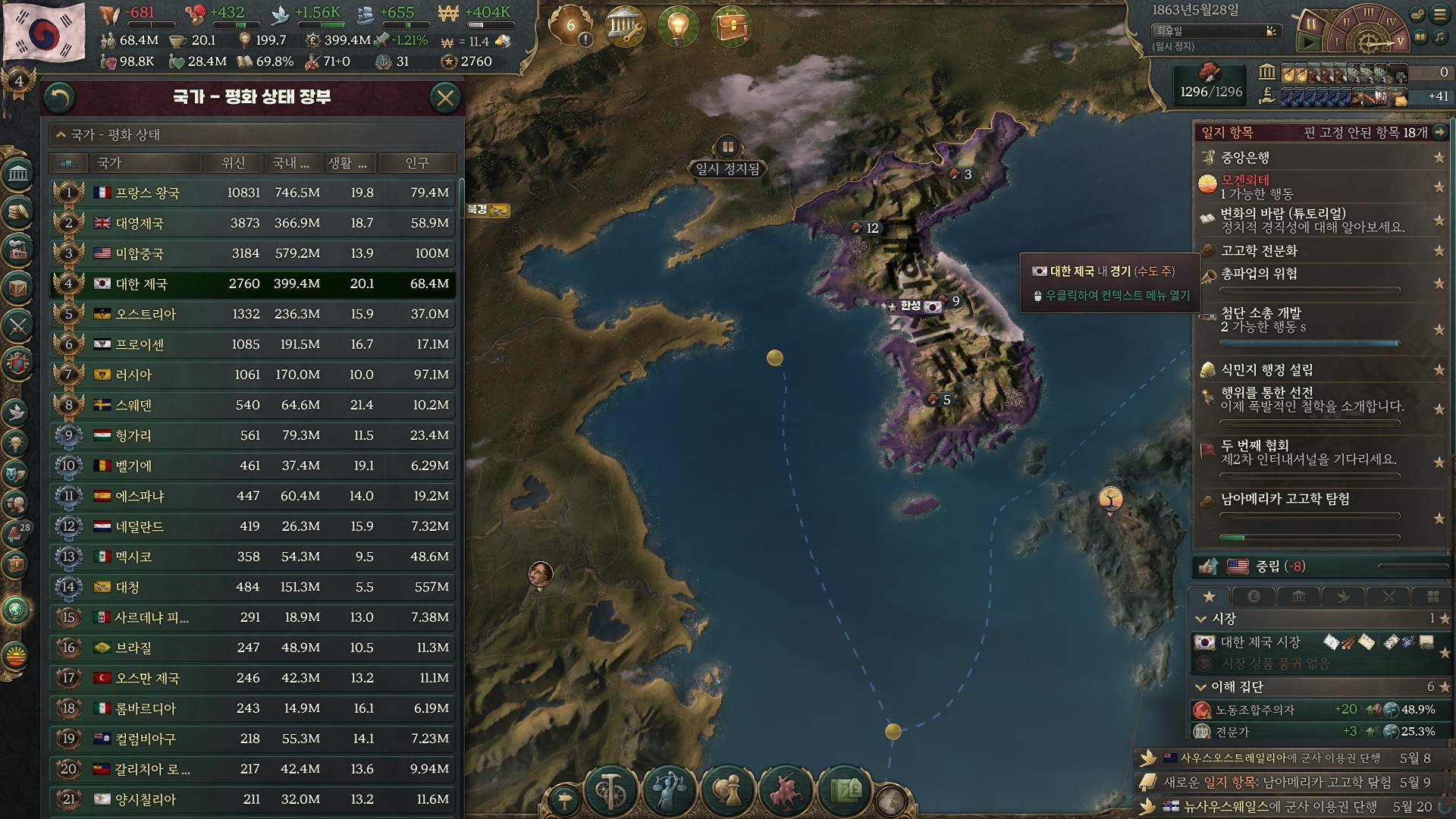This screenshot has height=819, width=1456.
Task: Sort the ledger by the 인구 column
Action: (x=417, y=163)
